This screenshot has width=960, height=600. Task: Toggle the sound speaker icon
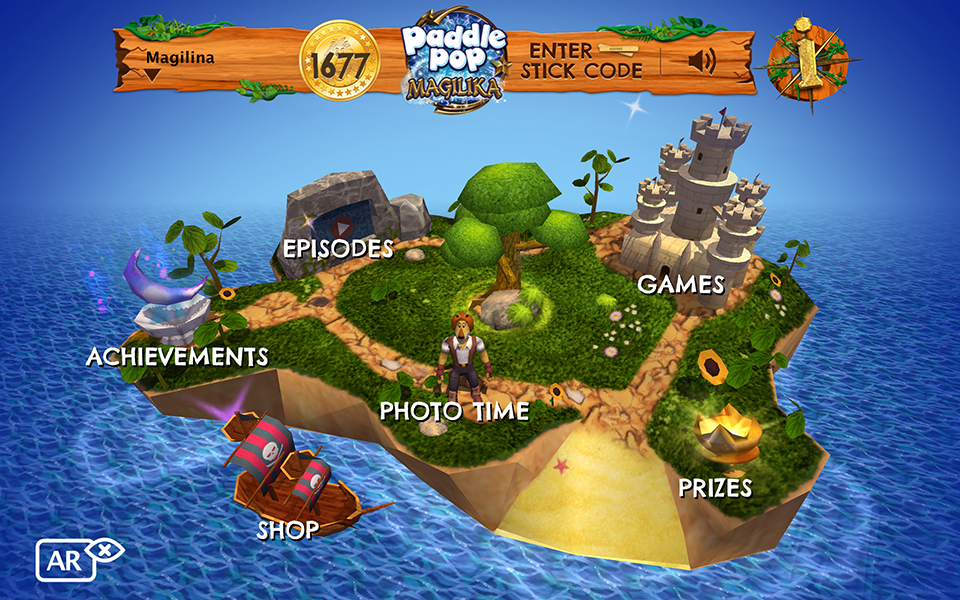[x=703, y=62]
